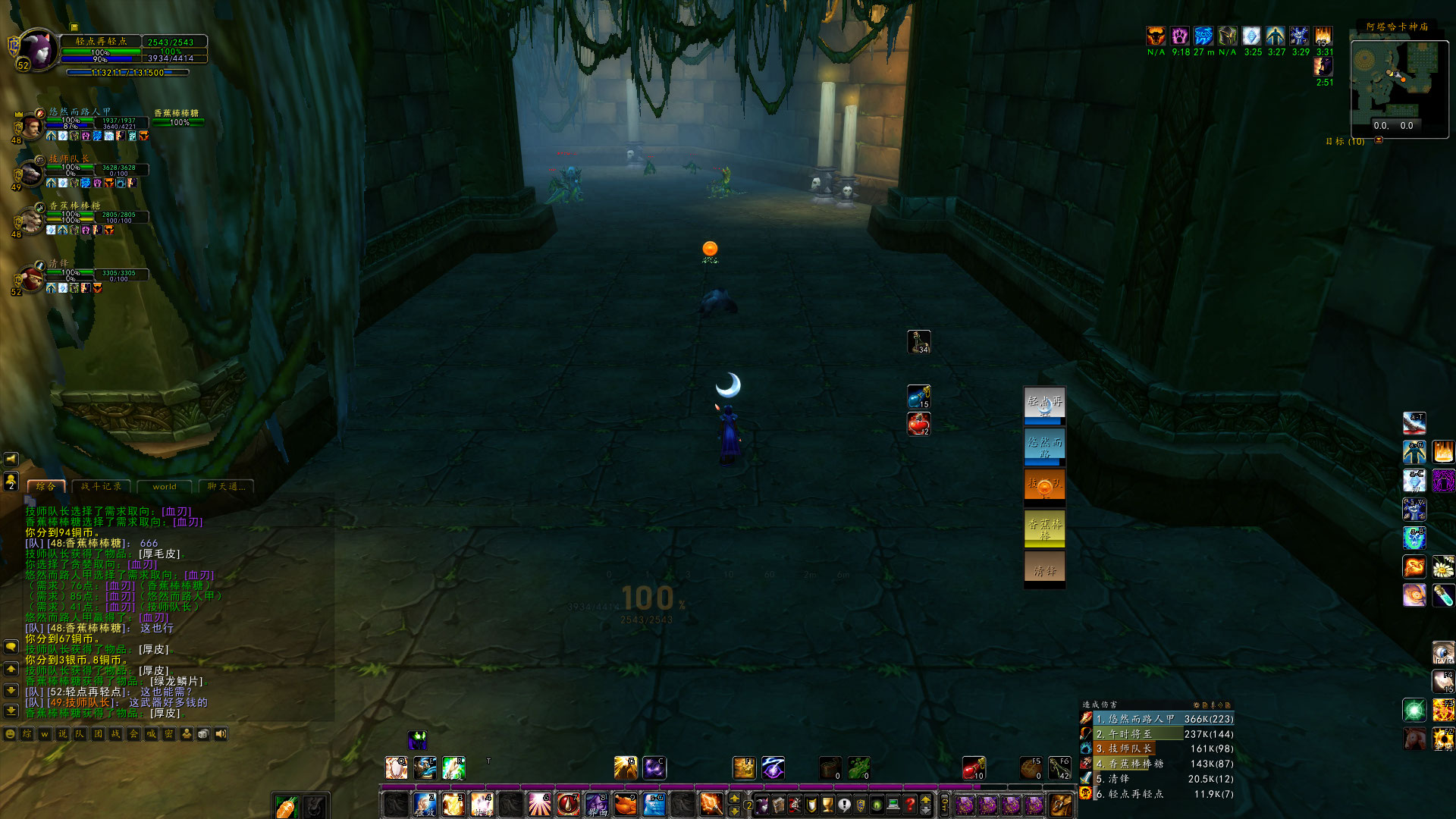Open the red question mark help micro-button
This screenshot has height=819, width=1456.
point(909,805)
